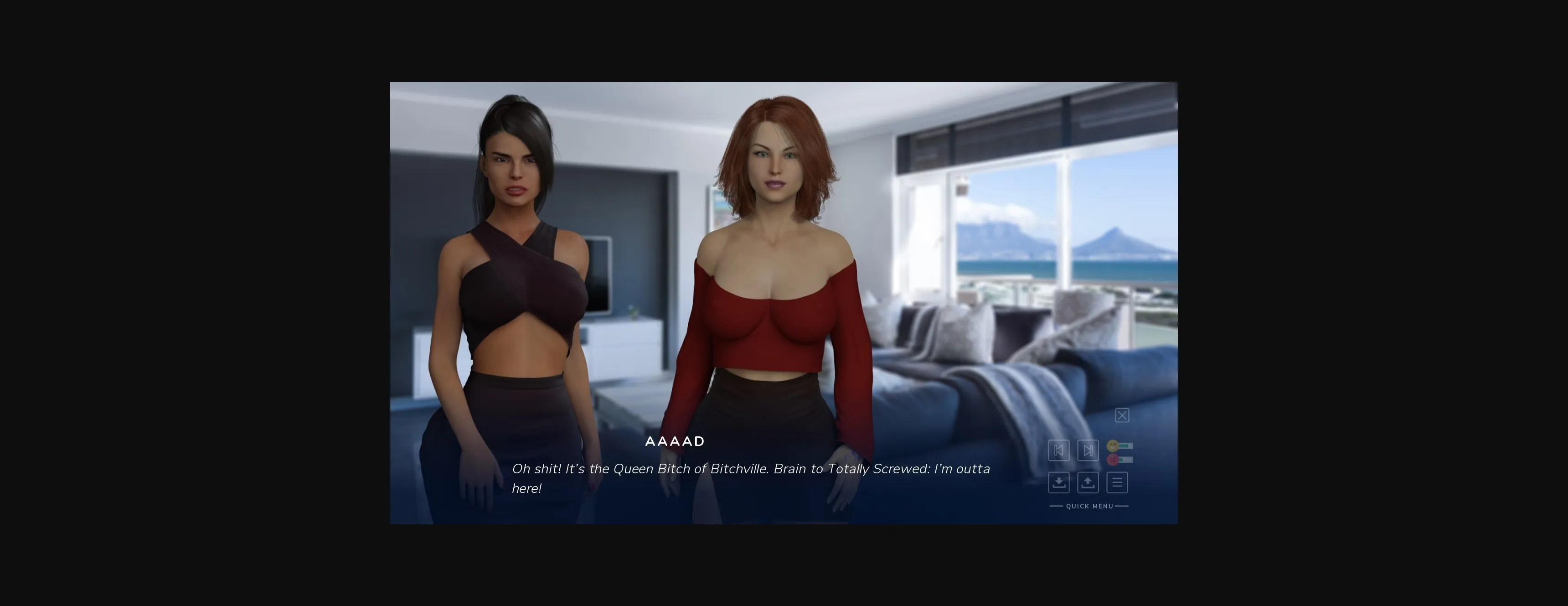Open the save game icon
Screen dimensions: 1568x606
[1059, 482]
